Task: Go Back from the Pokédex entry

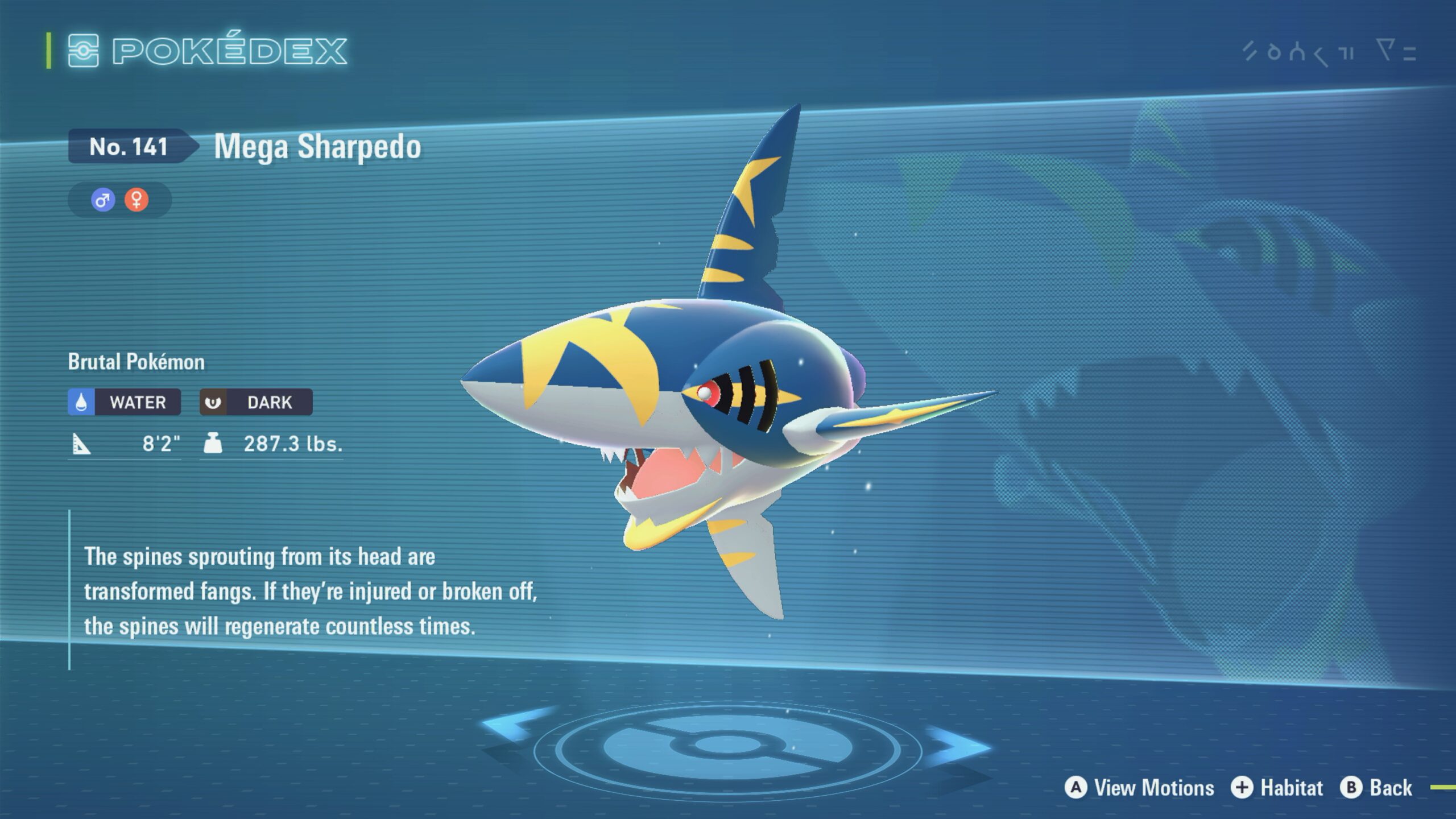Action: [1376, 788]
